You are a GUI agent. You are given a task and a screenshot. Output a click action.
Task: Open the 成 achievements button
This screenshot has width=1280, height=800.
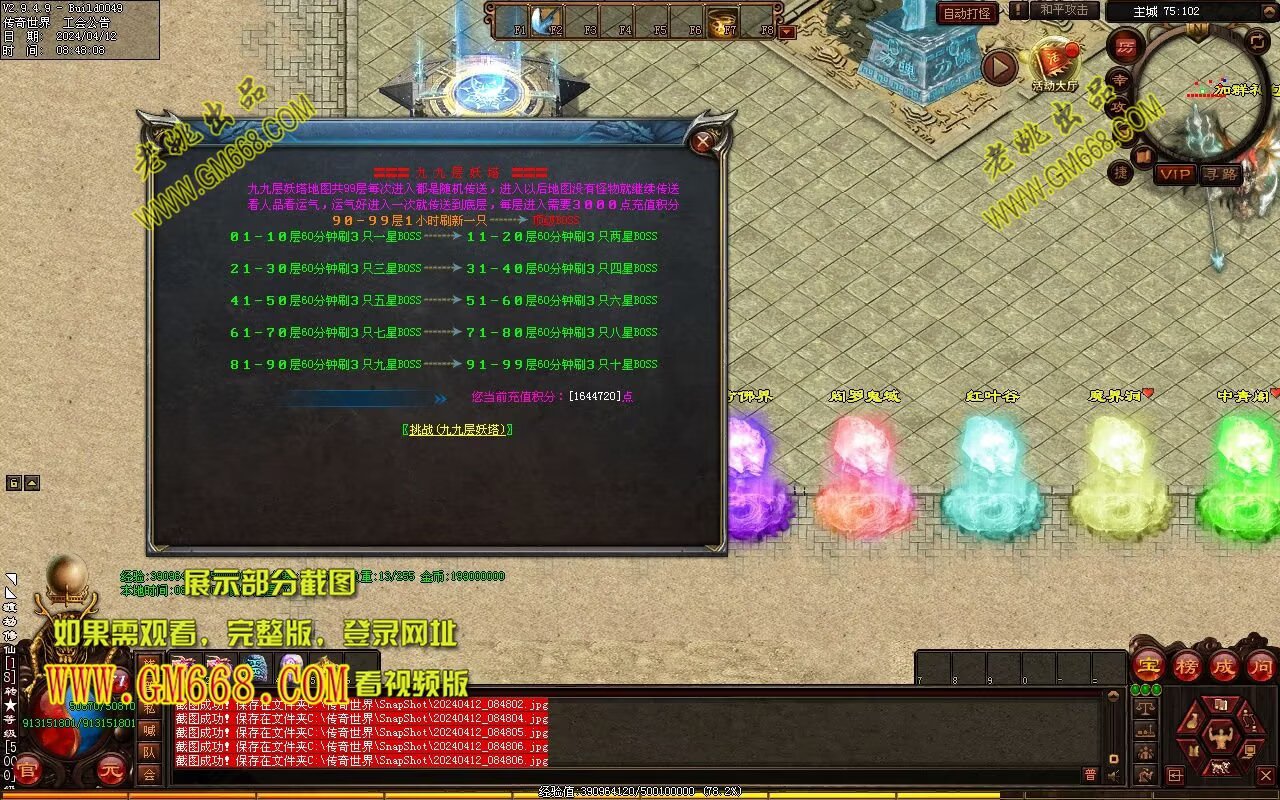pos(1224,665)
